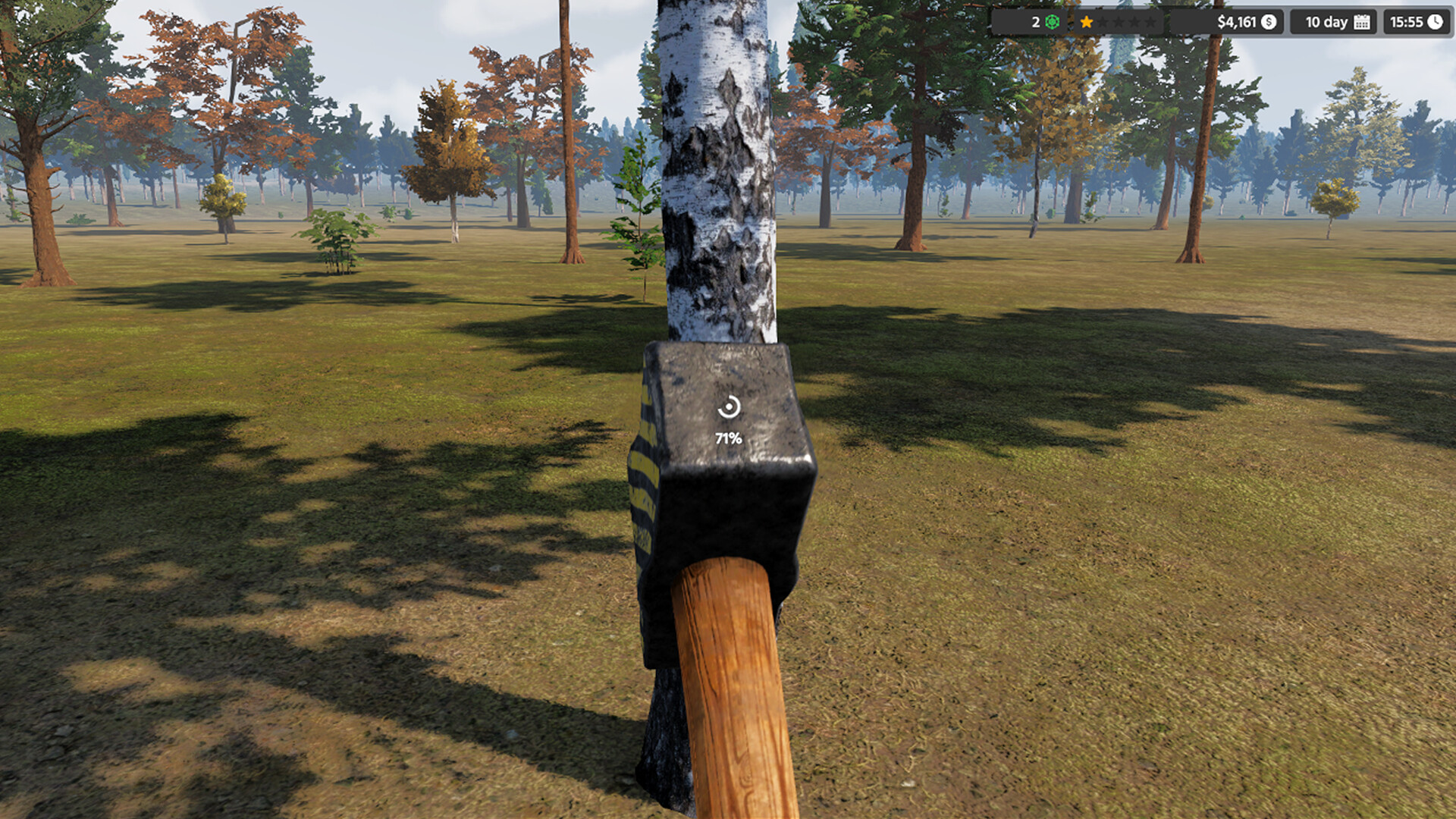Click the coin icon next to $4,161
The image size is (1456, 819).
(1268, 23)
